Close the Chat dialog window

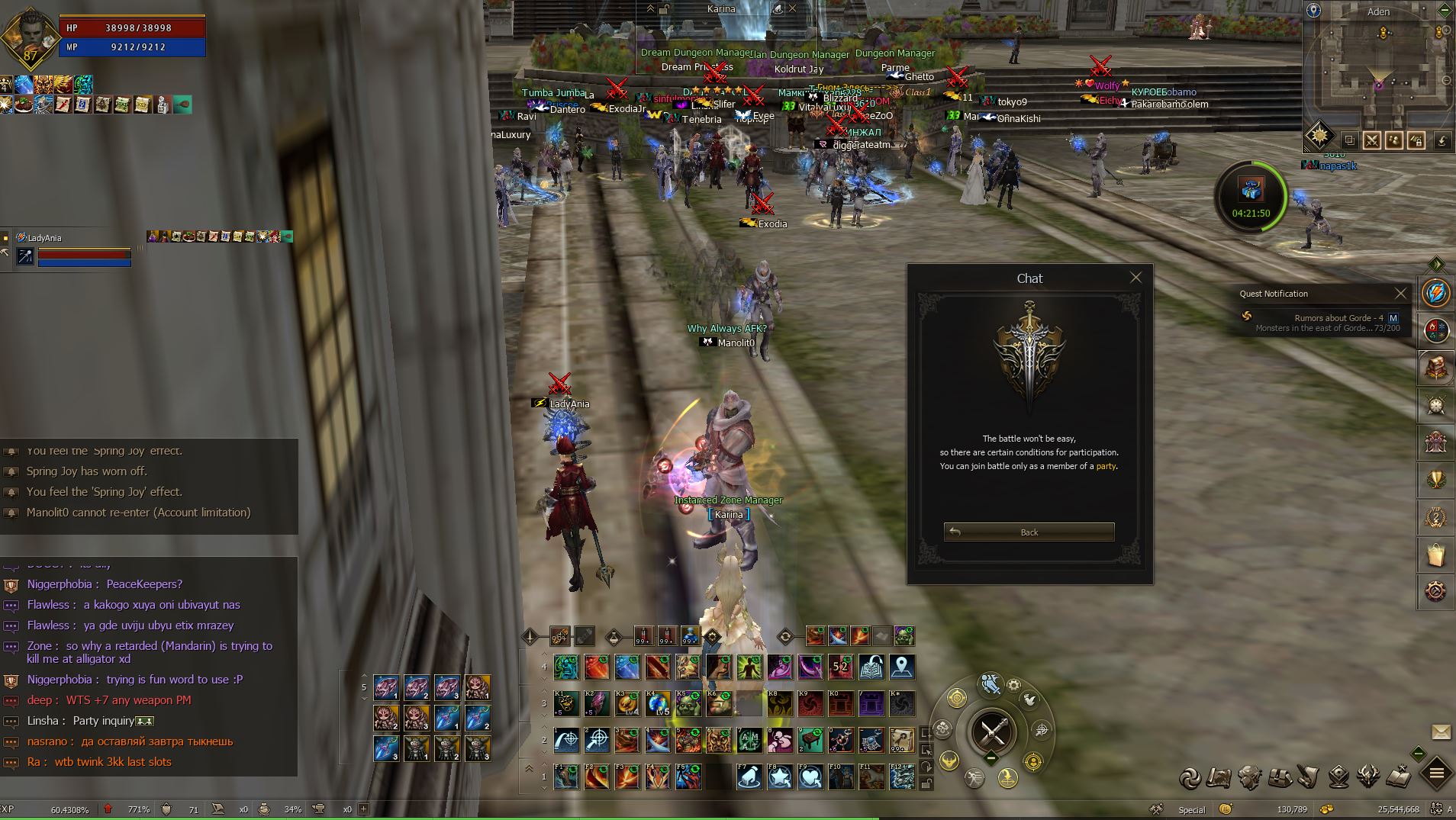click(x=1135, y=278)
